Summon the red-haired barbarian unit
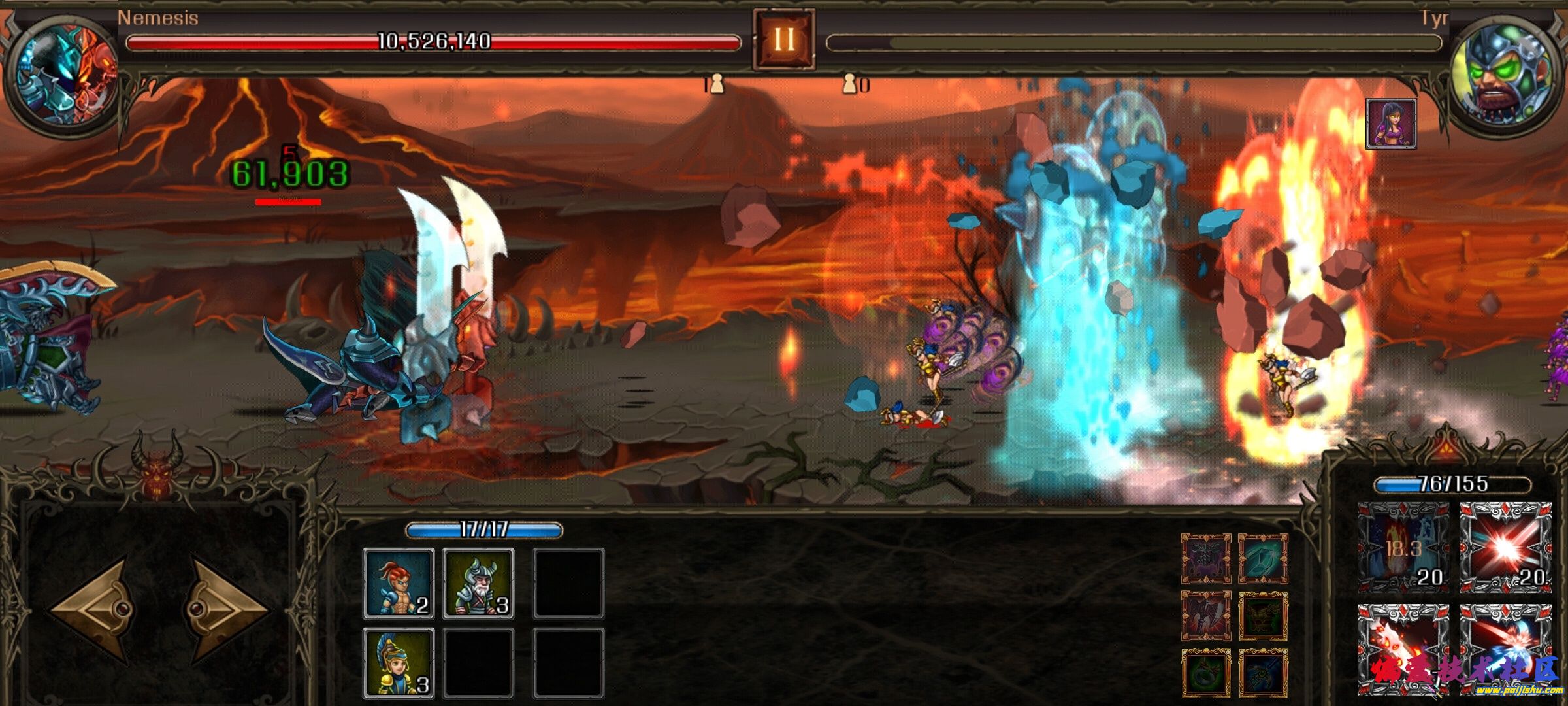Screen dimensions: 1568x706 399,584
